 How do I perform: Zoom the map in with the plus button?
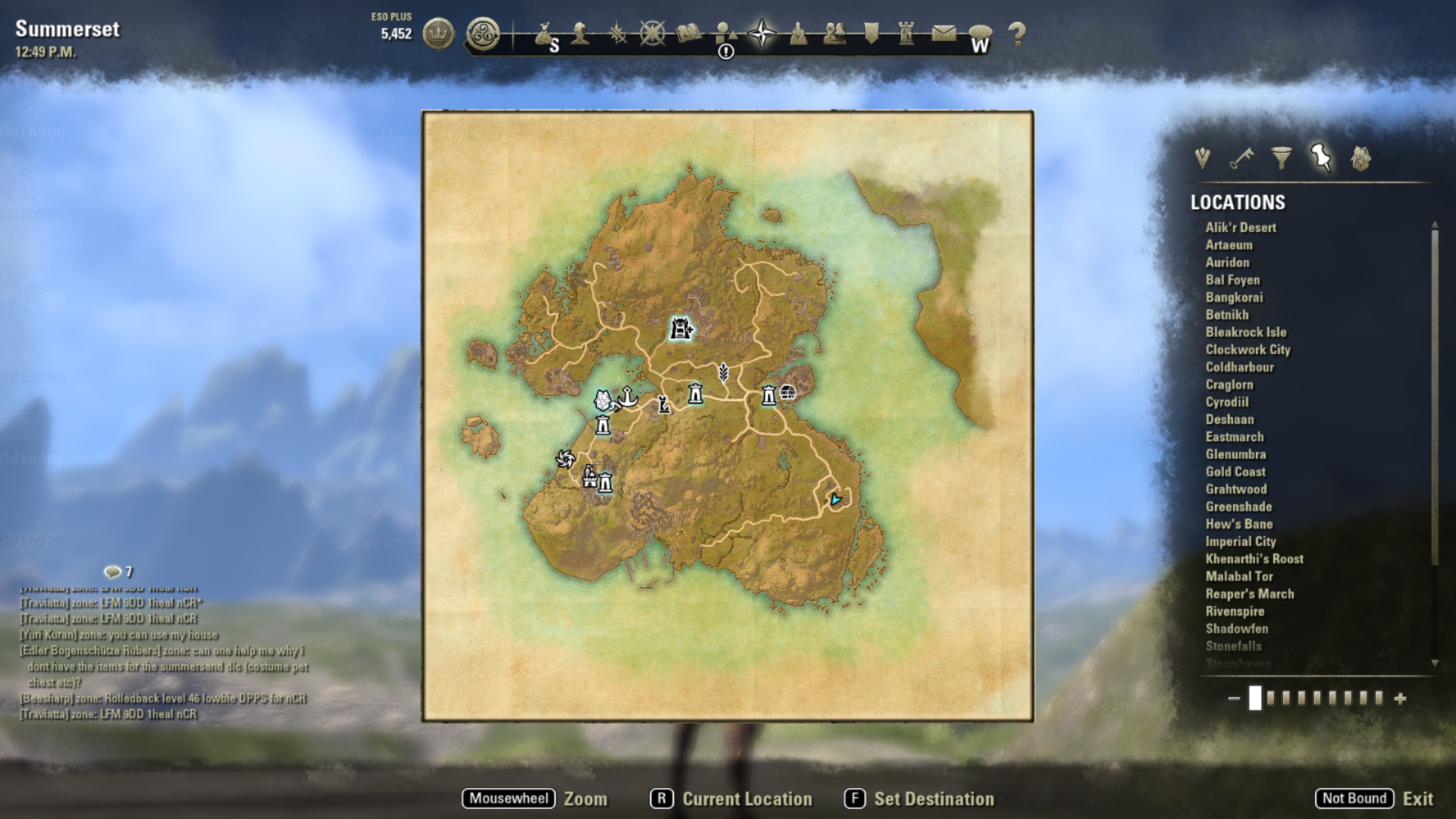[x=1400, y=698]
